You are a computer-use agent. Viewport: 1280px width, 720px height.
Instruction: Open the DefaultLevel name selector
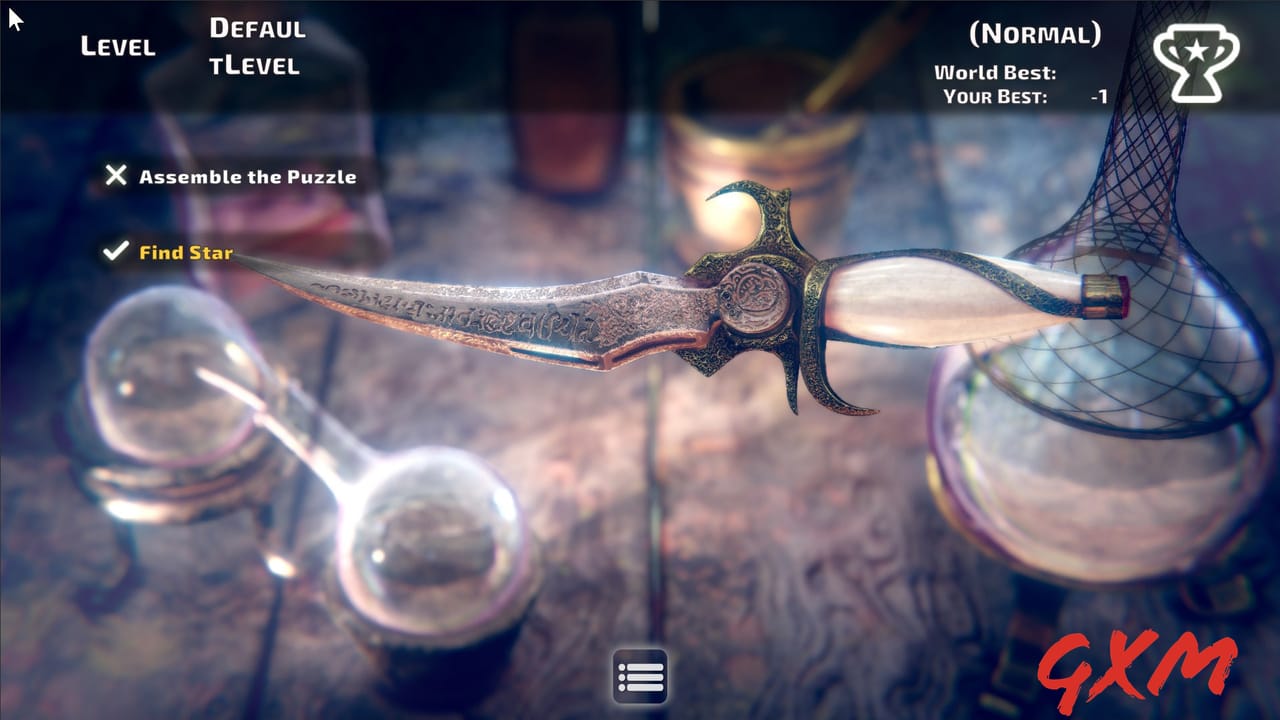(x=256, y=45)
